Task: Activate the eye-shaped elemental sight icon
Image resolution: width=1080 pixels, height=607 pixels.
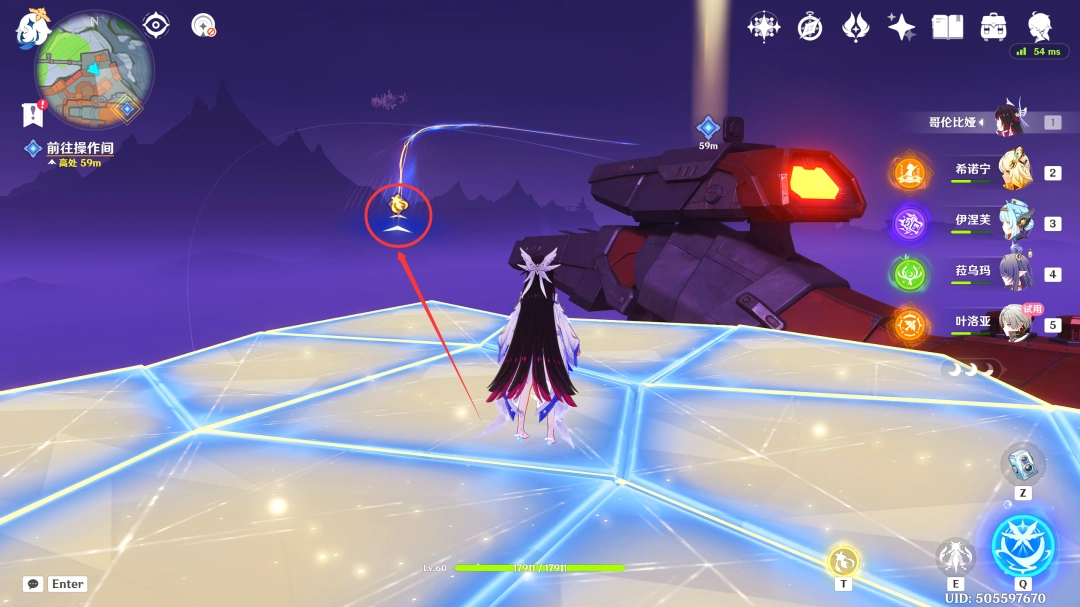Action: click(x=156, y=25)
